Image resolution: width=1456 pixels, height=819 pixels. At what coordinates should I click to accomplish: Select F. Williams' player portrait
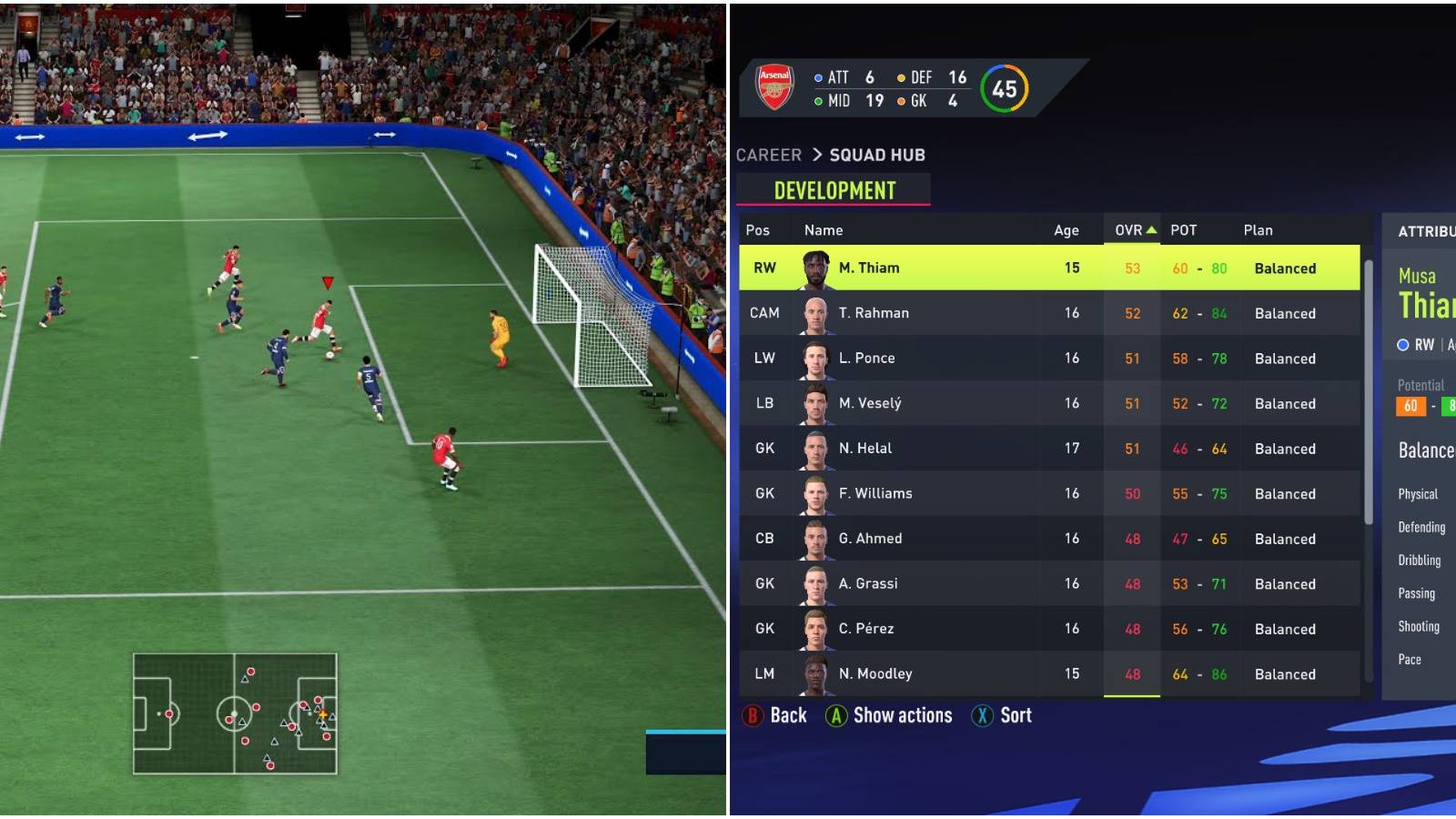click(816, 493)
